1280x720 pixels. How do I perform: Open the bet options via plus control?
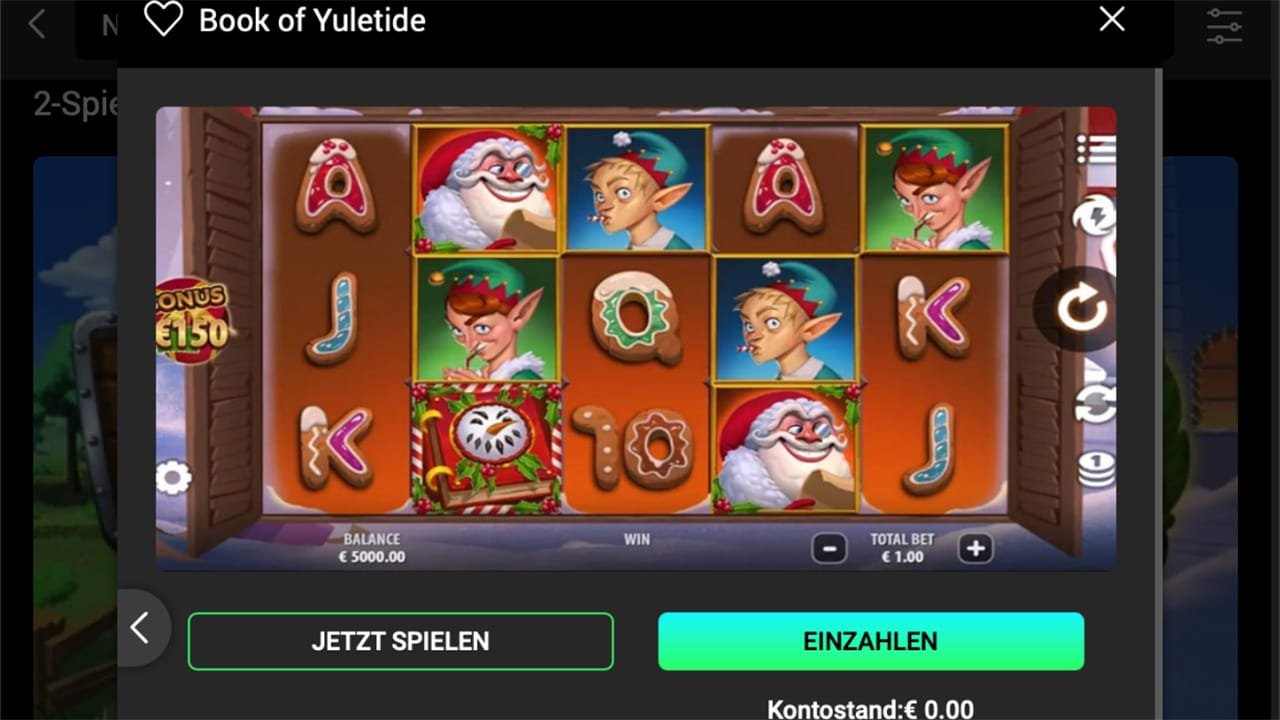click(975, 548)
